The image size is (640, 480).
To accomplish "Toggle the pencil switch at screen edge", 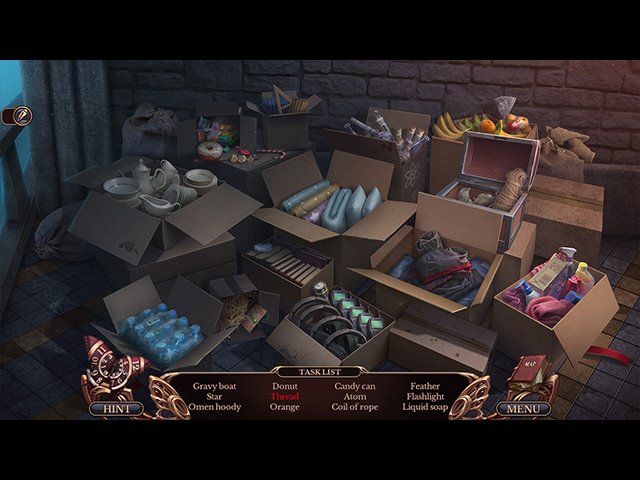I will click(x=18, y=116).
